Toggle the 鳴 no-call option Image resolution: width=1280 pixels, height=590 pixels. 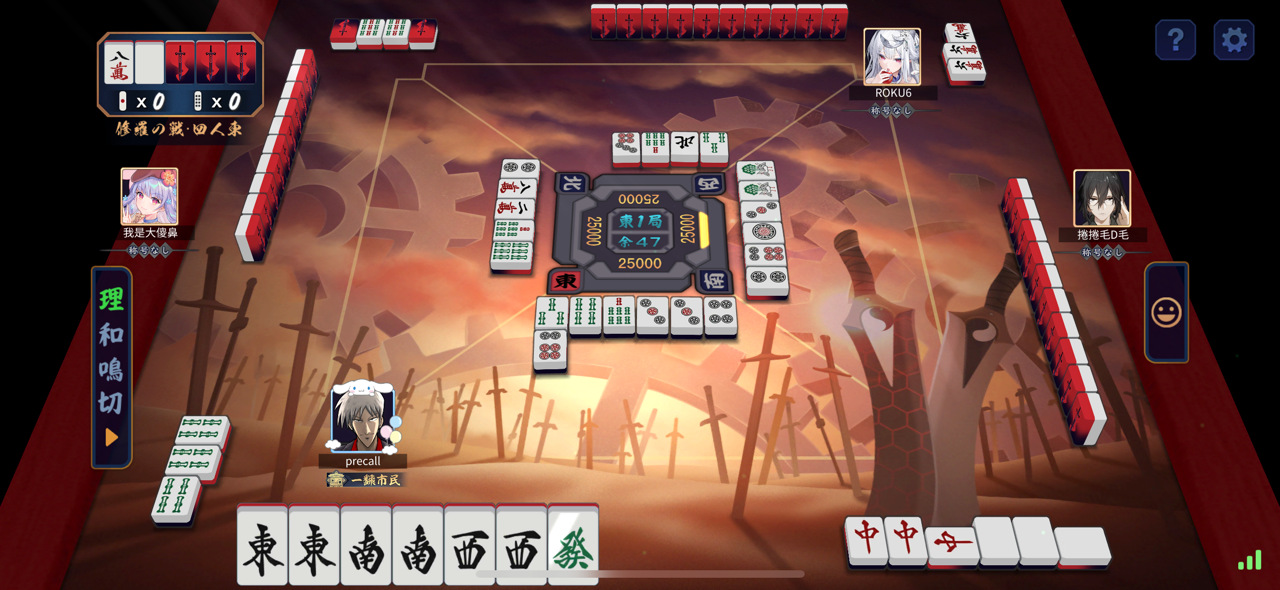click(x=111, y=368)
